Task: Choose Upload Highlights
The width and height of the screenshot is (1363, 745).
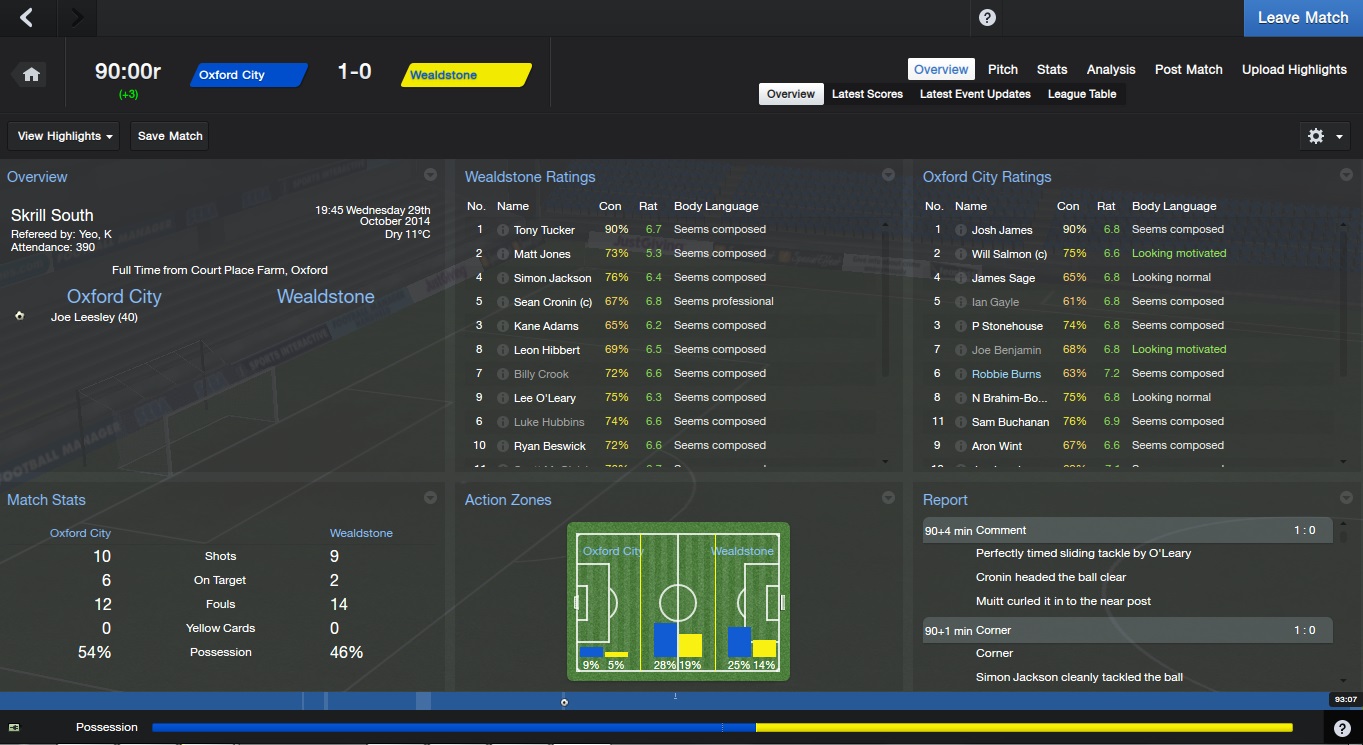Action: click(1294, 69)
